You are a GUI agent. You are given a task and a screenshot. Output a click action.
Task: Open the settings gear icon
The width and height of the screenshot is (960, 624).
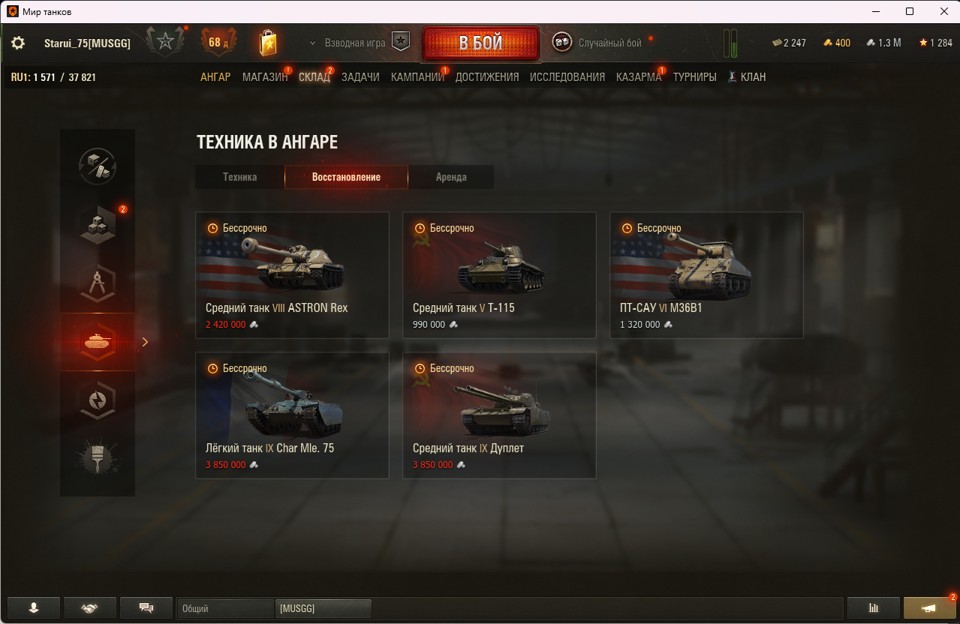pos(18,43)
